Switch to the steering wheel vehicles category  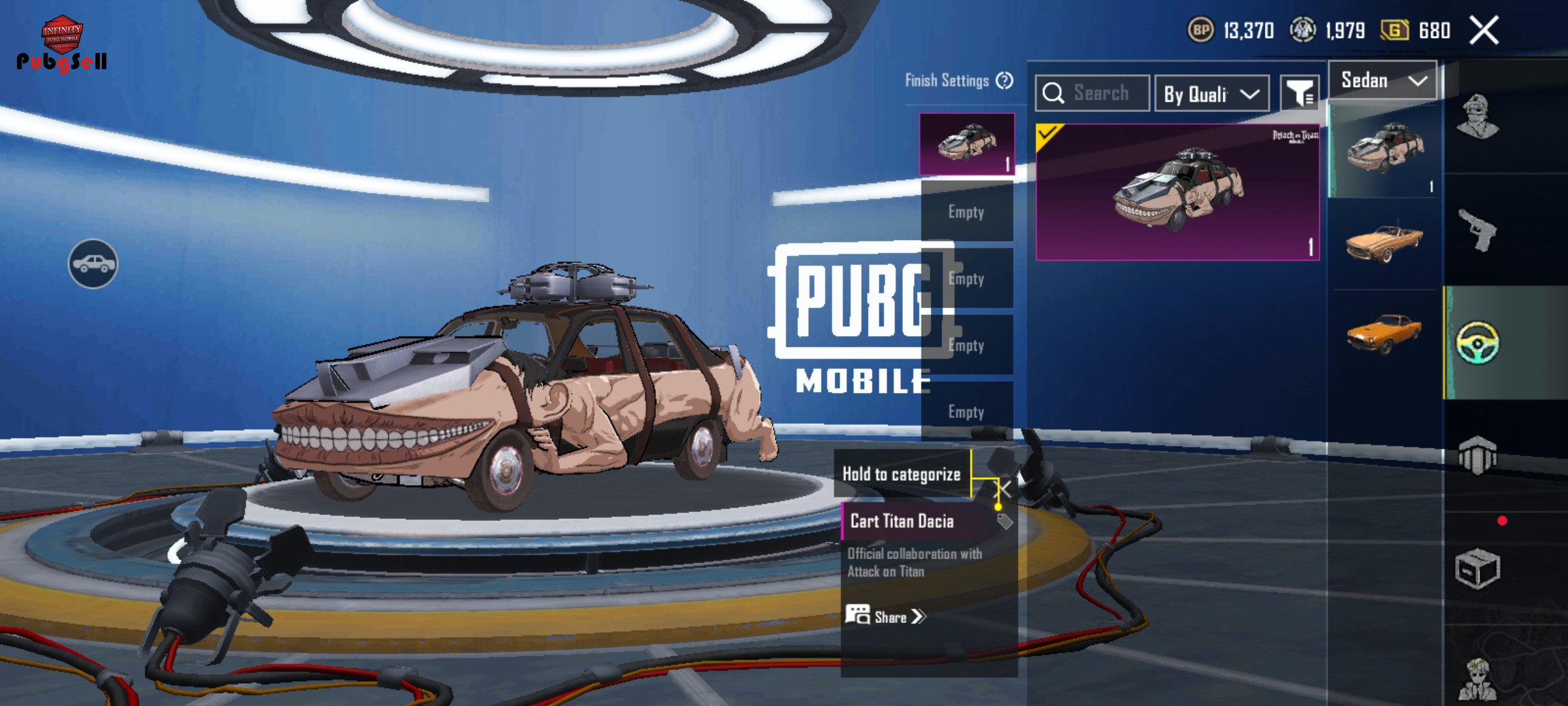pos(1477,343)
